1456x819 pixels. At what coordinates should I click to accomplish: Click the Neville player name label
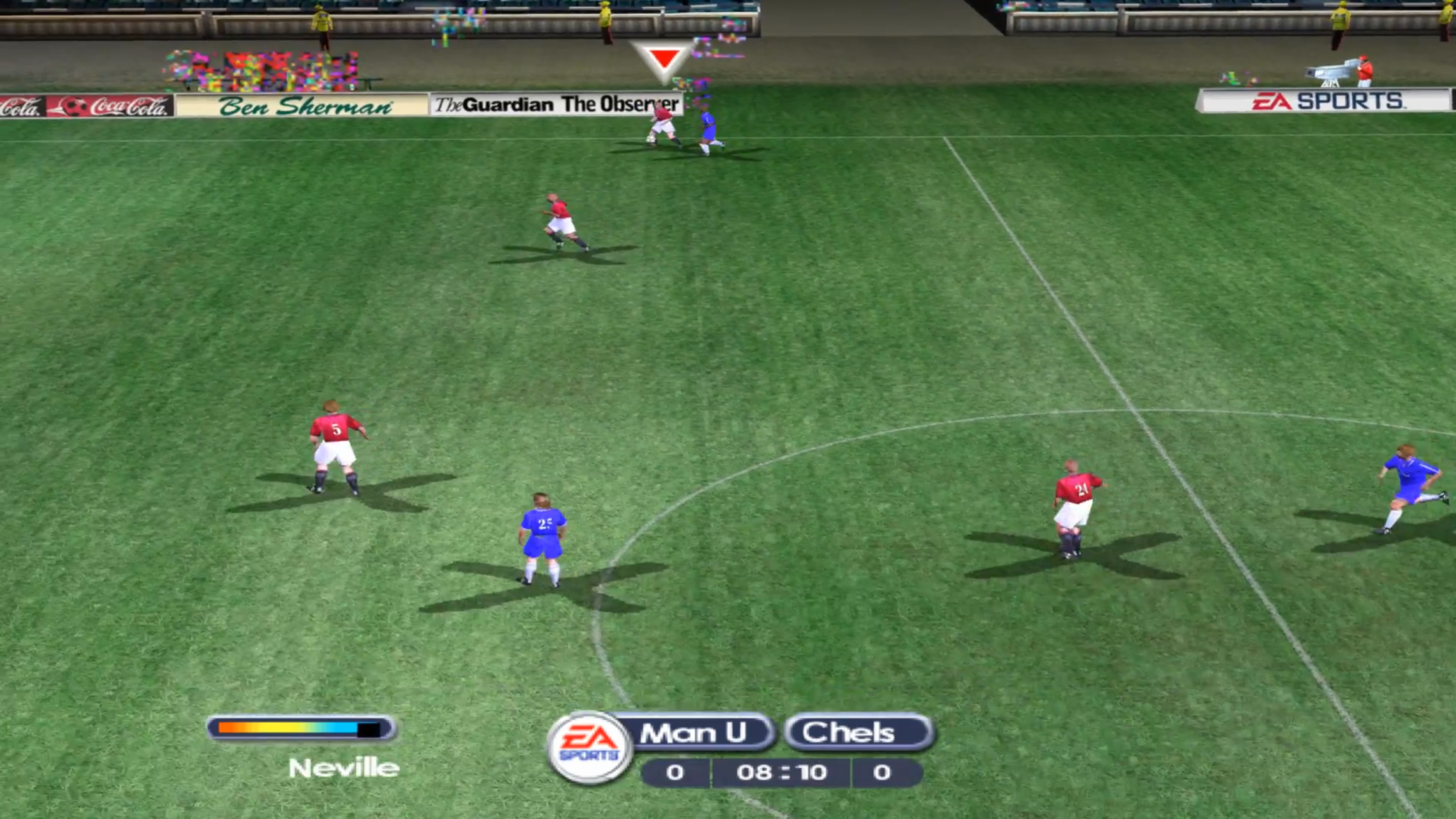[x=344, y=768]
